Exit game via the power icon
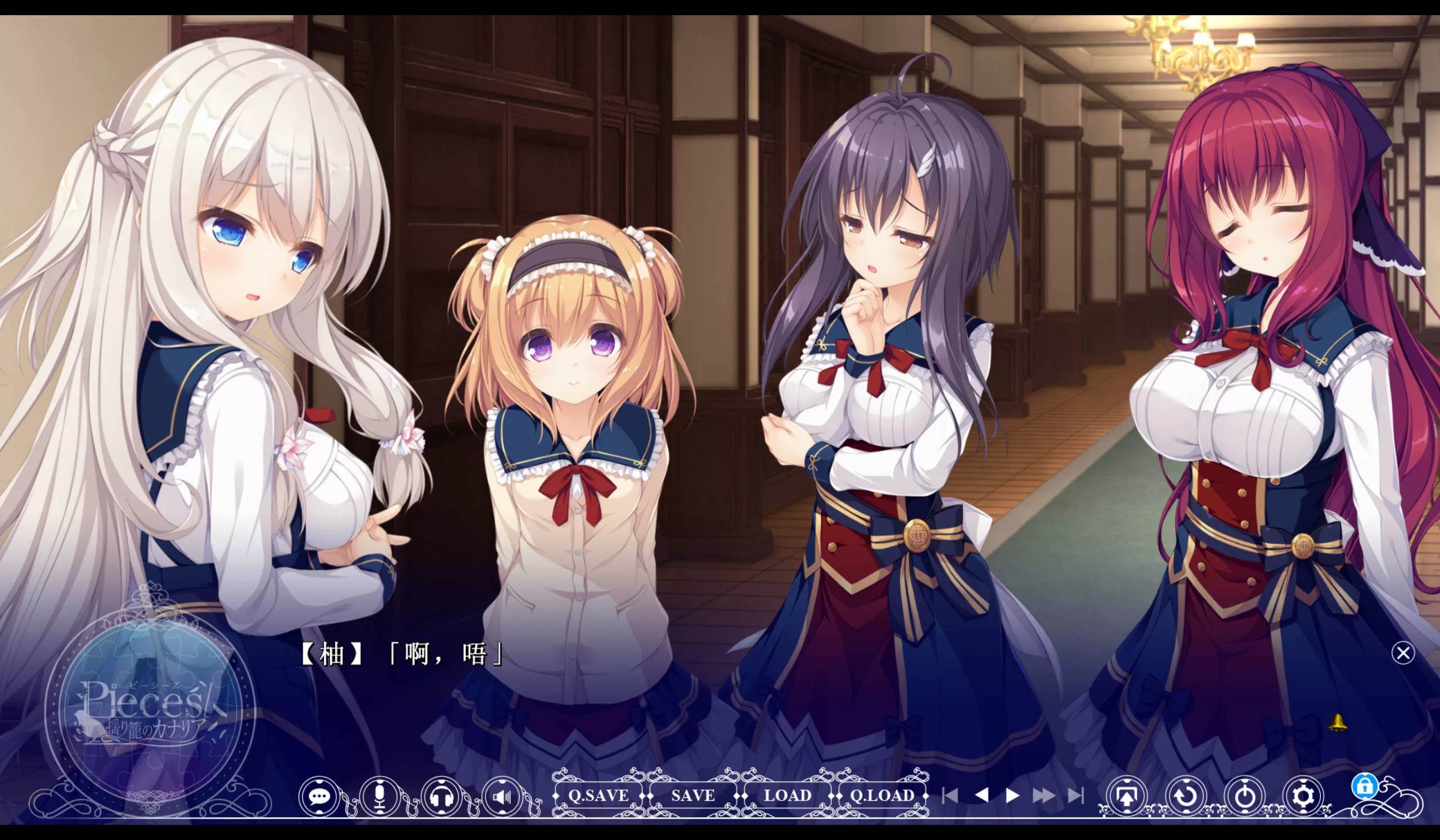Screen dimensions: 1440x840 [1245, 796]
